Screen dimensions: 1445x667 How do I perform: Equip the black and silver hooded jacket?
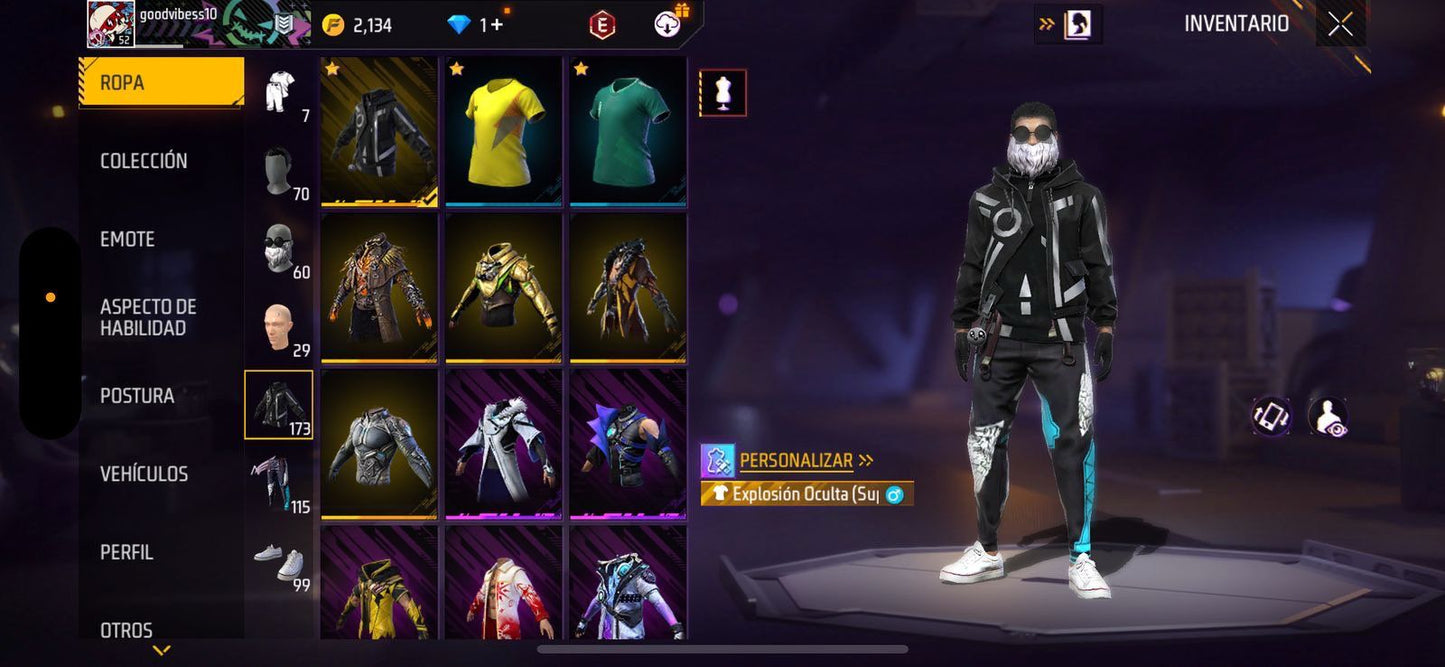(x=379, y=131)
